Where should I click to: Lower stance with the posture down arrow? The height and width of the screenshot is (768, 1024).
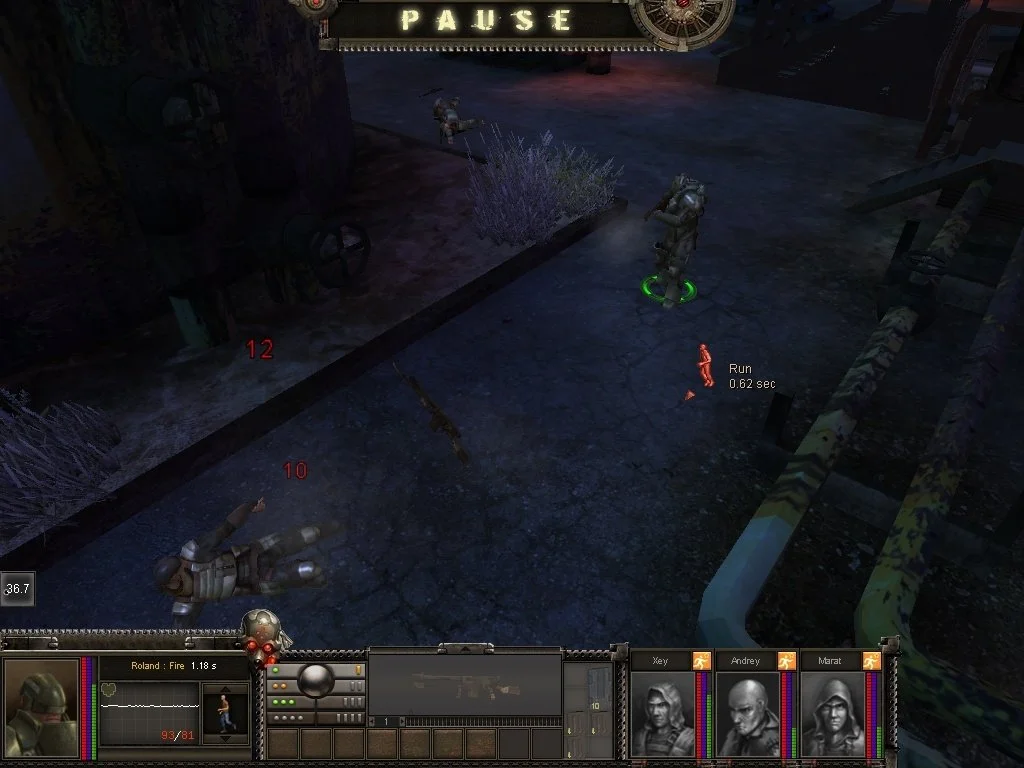coord(224,738)
